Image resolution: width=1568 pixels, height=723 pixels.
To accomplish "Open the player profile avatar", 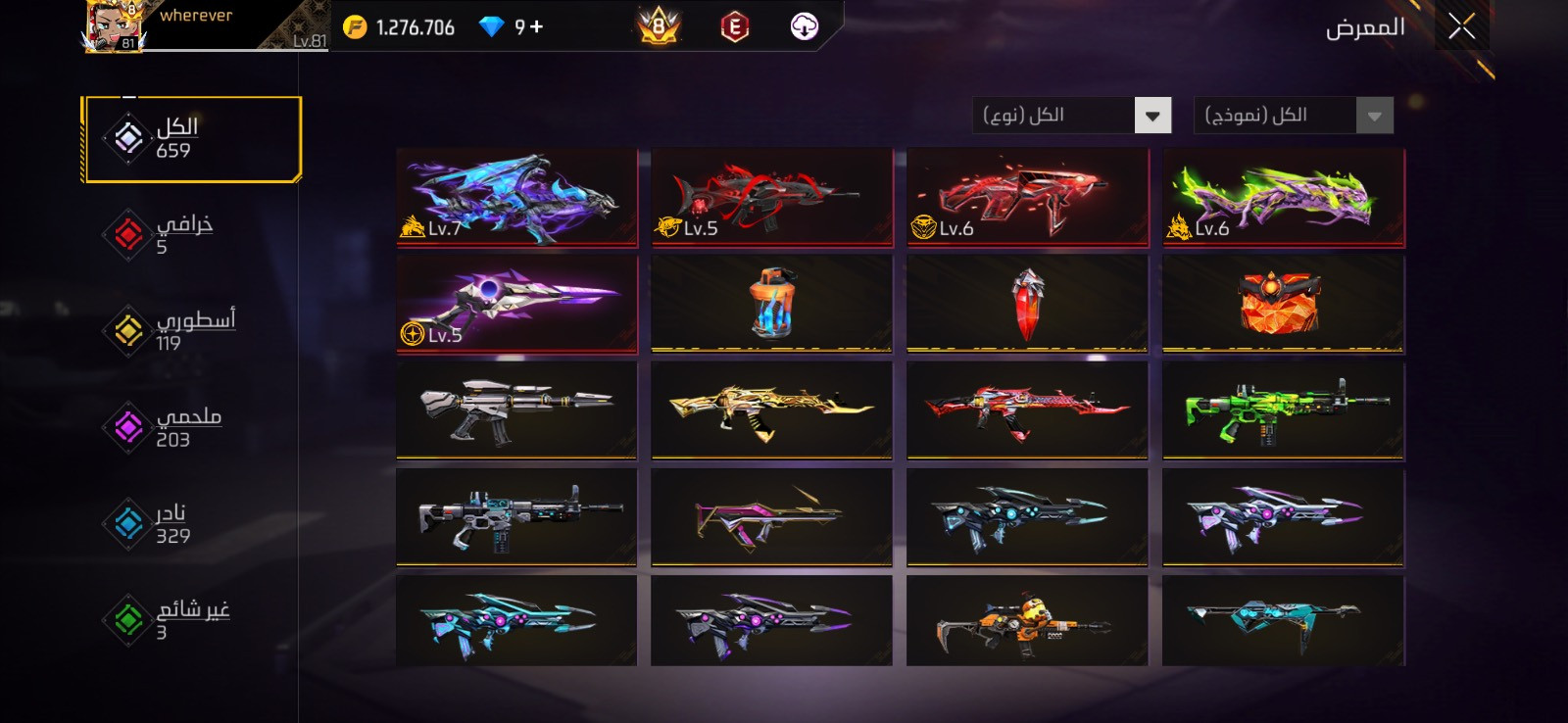I will click(115, 26).
